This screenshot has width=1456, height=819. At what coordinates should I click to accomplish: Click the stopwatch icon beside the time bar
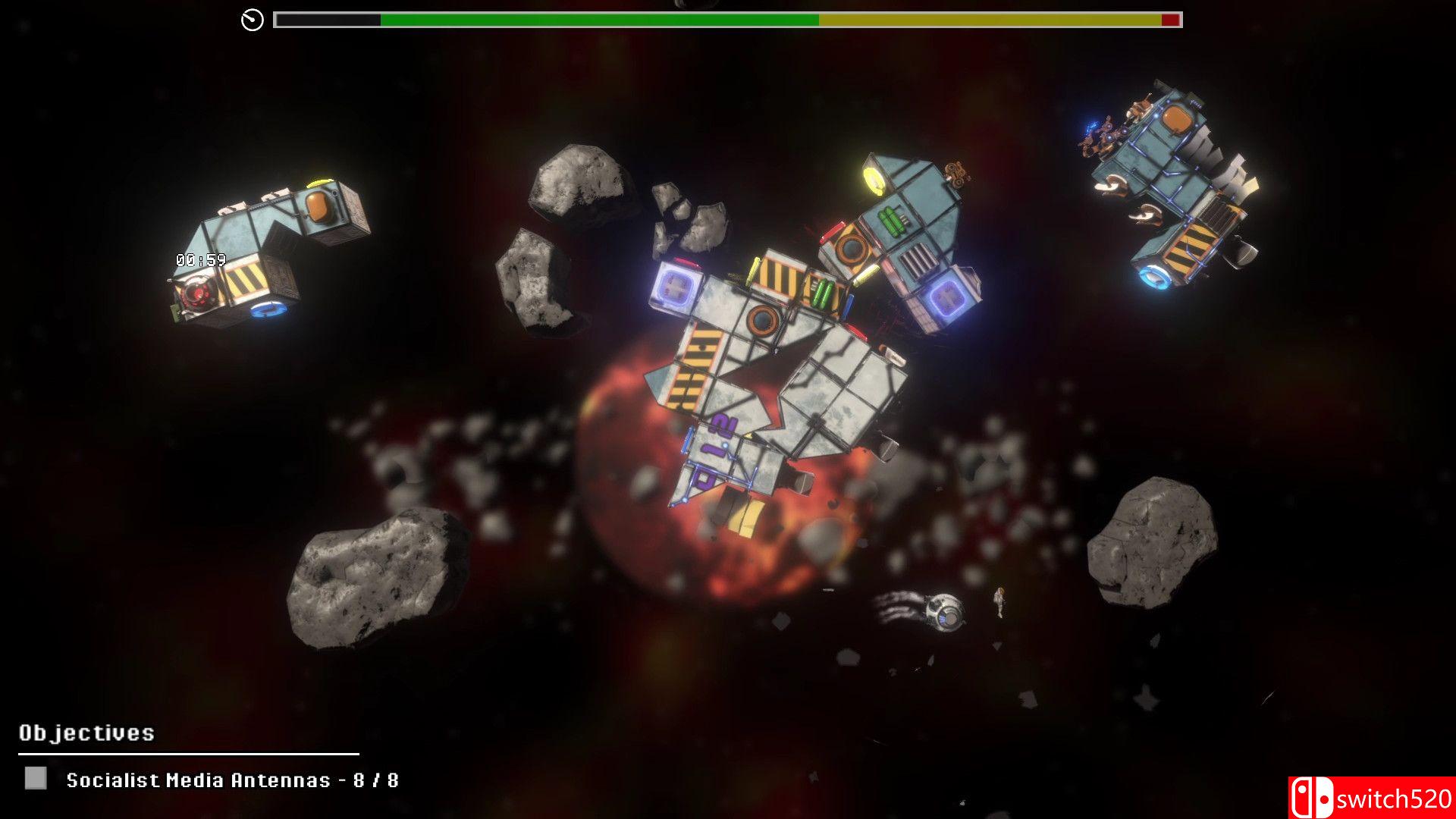coord(253,20)
